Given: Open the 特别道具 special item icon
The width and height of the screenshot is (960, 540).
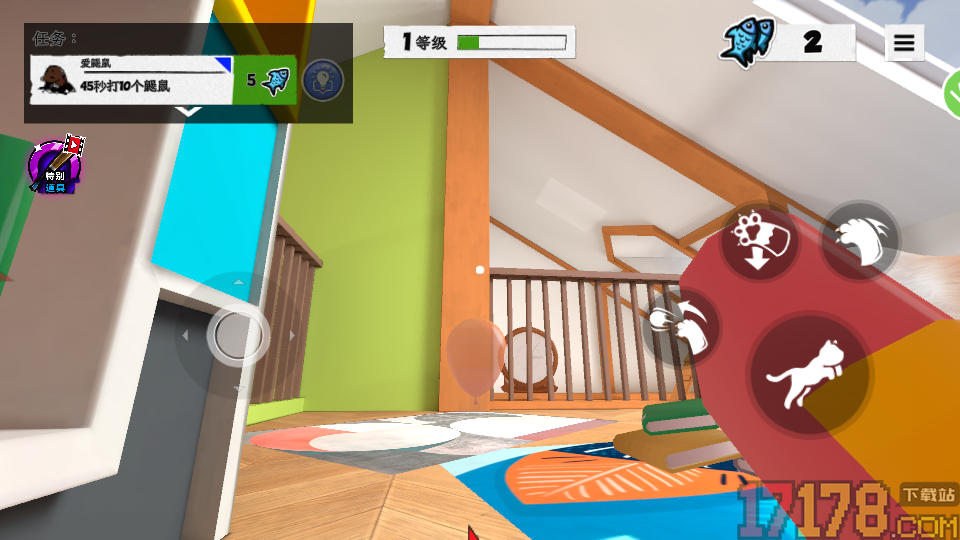Looking at the screenshot, I should tap(55, 167).
